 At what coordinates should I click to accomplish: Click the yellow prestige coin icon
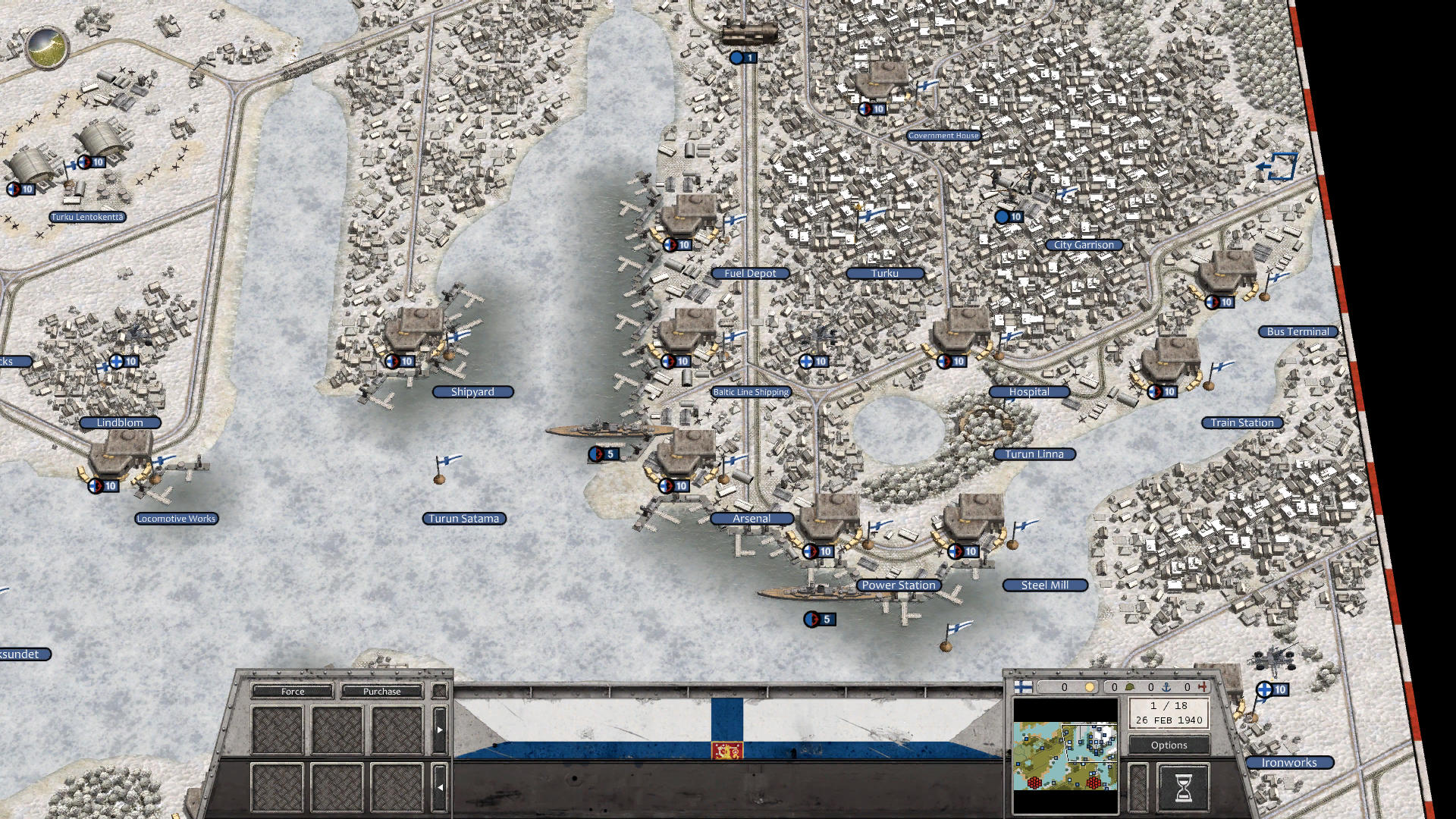[x=1089, y=687]
